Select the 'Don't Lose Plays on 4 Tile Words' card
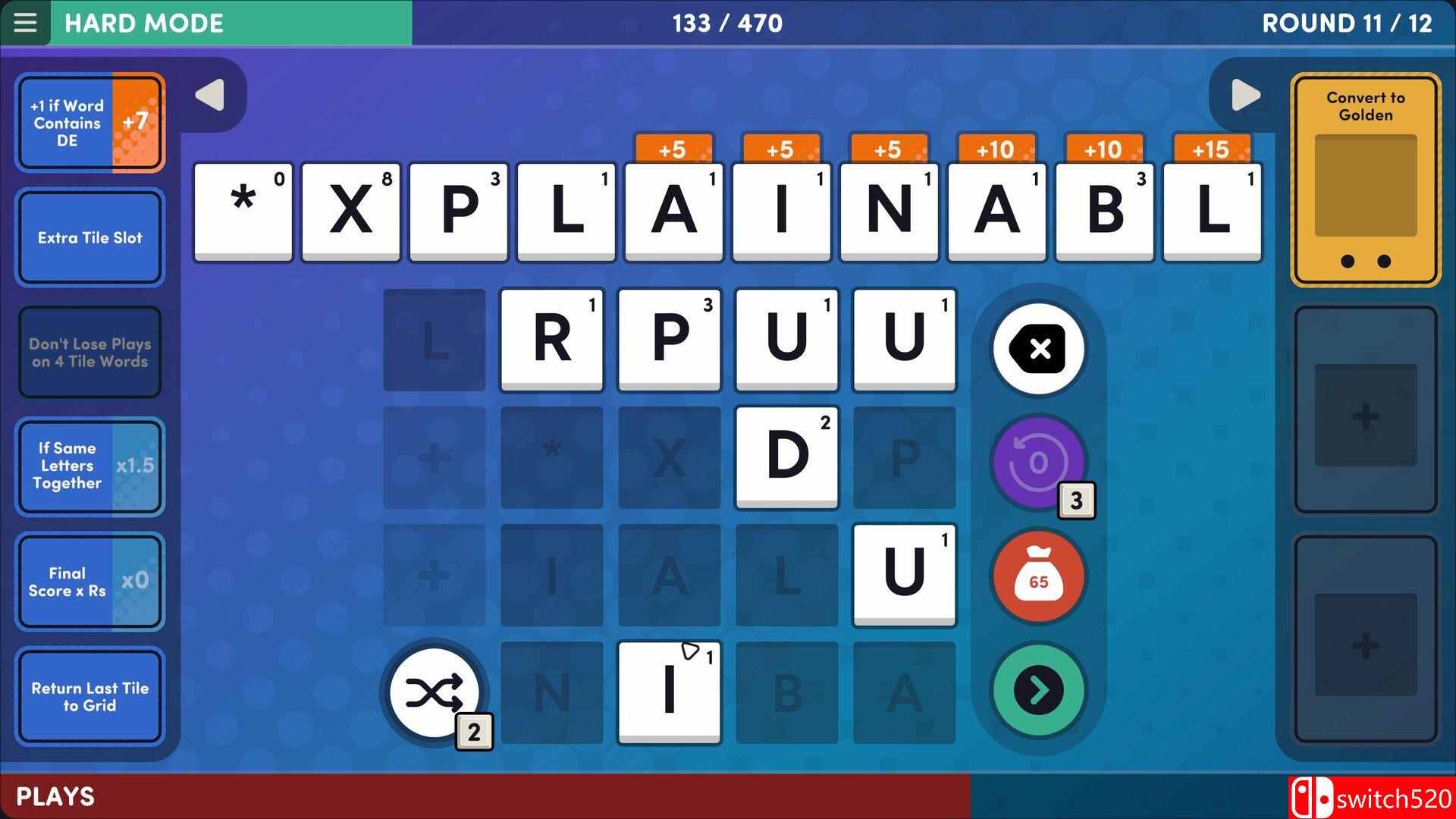Screen dimensions: 1456x819 point(89,352)
